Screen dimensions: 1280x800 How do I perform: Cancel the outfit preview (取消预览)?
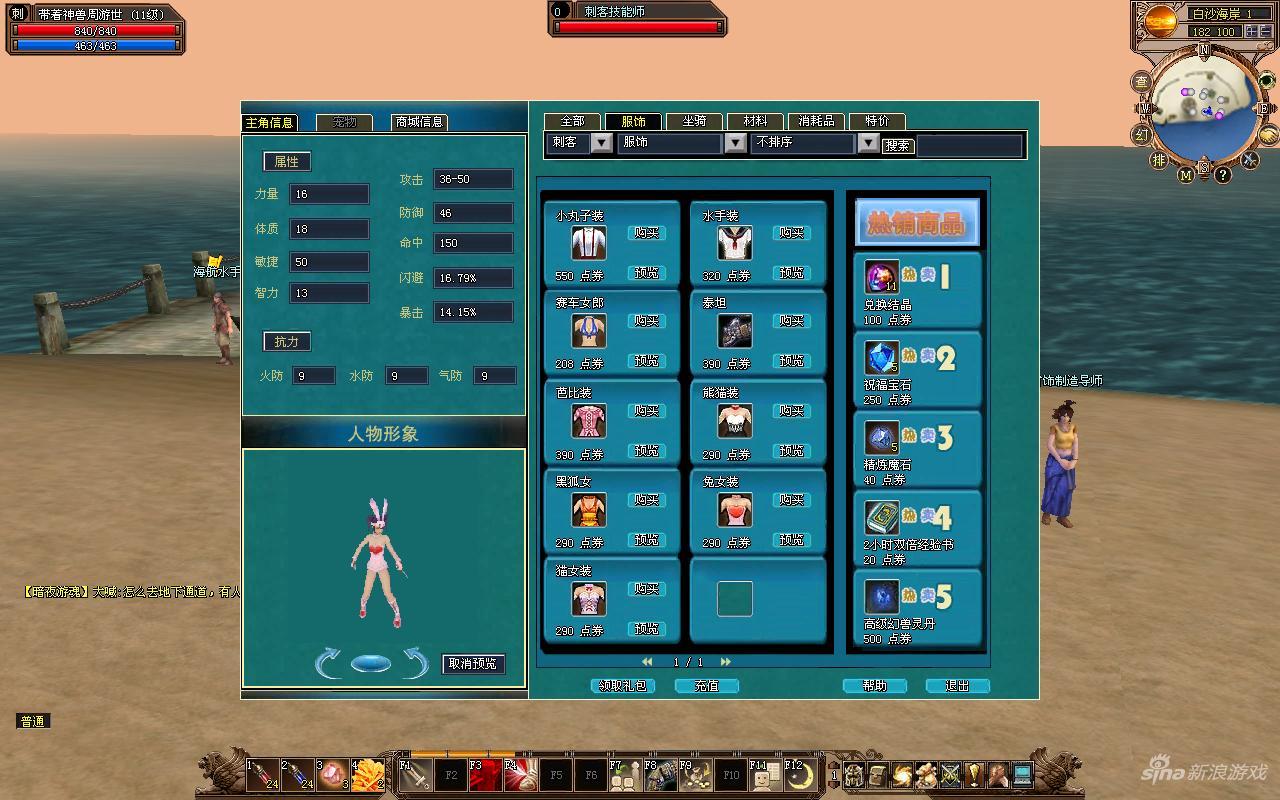[473, 664]
